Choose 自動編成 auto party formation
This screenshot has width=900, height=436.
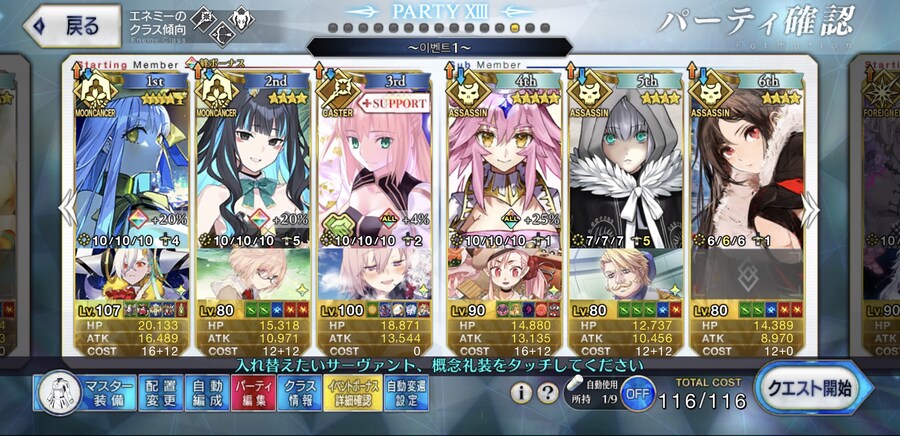(206, 394)
